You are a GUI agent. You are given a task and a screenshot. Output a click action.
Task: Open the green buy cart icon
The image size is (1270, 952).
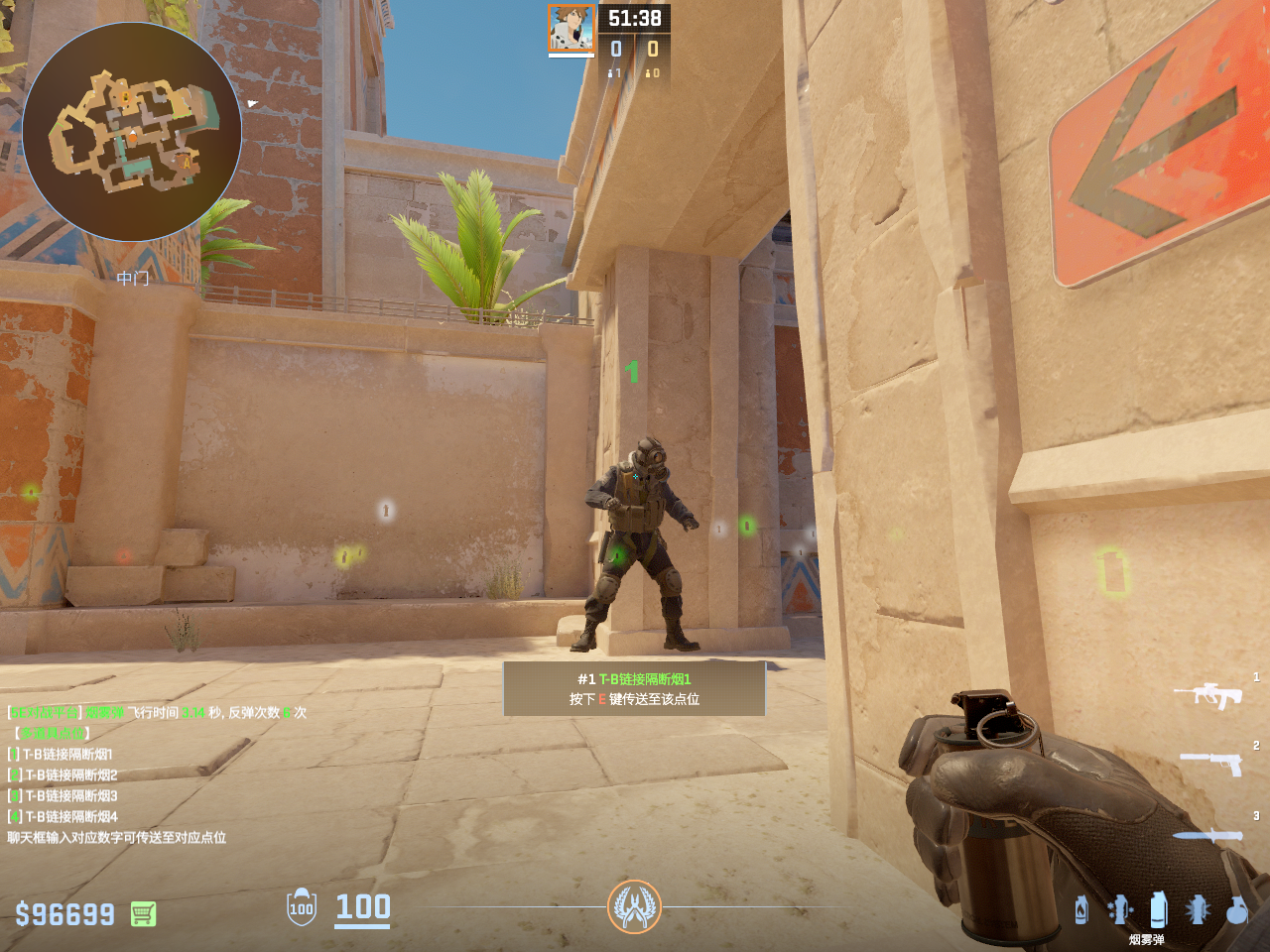(x=143, y=913)
